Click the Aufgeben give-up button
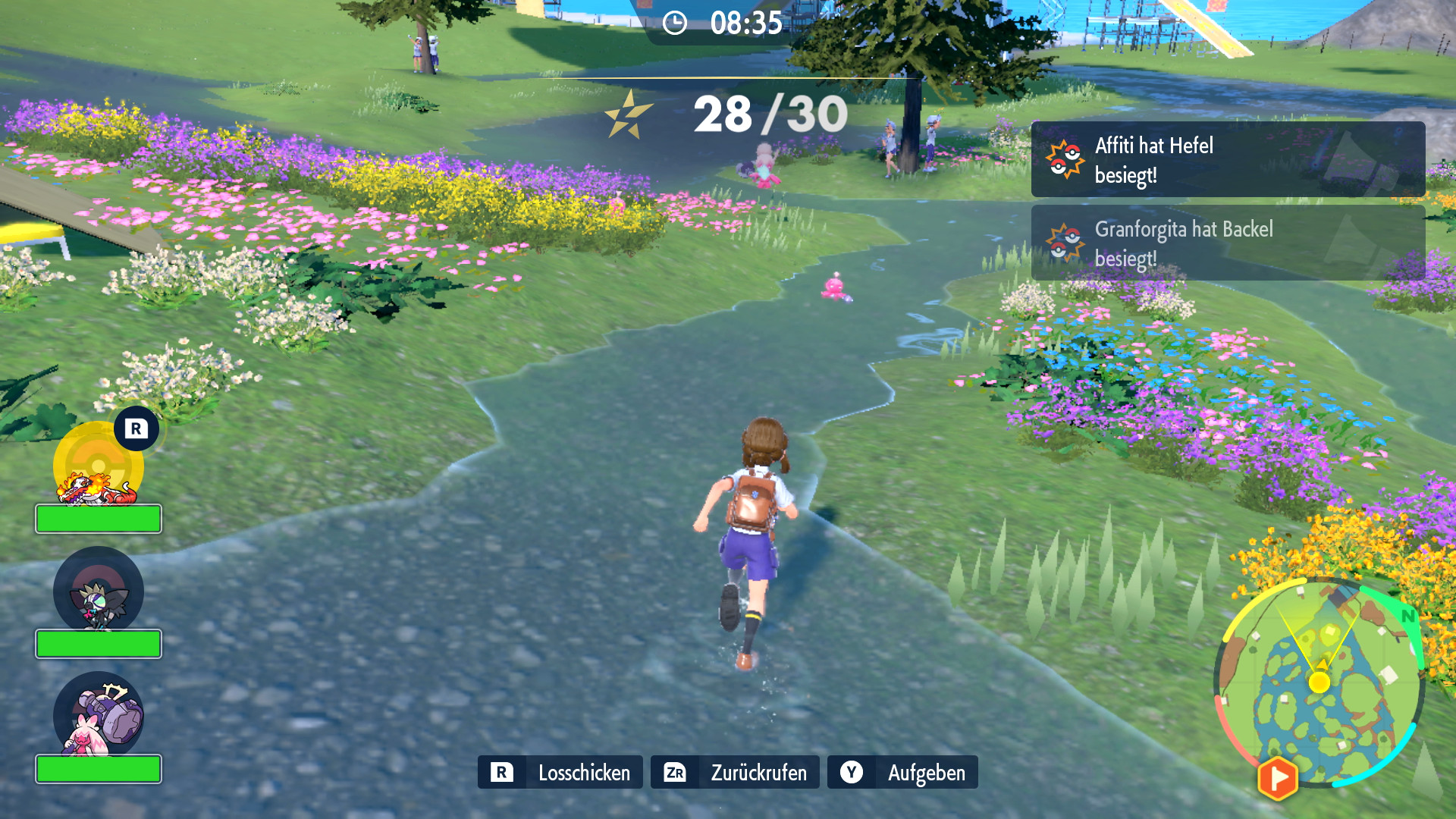 [x=902, y=772]
